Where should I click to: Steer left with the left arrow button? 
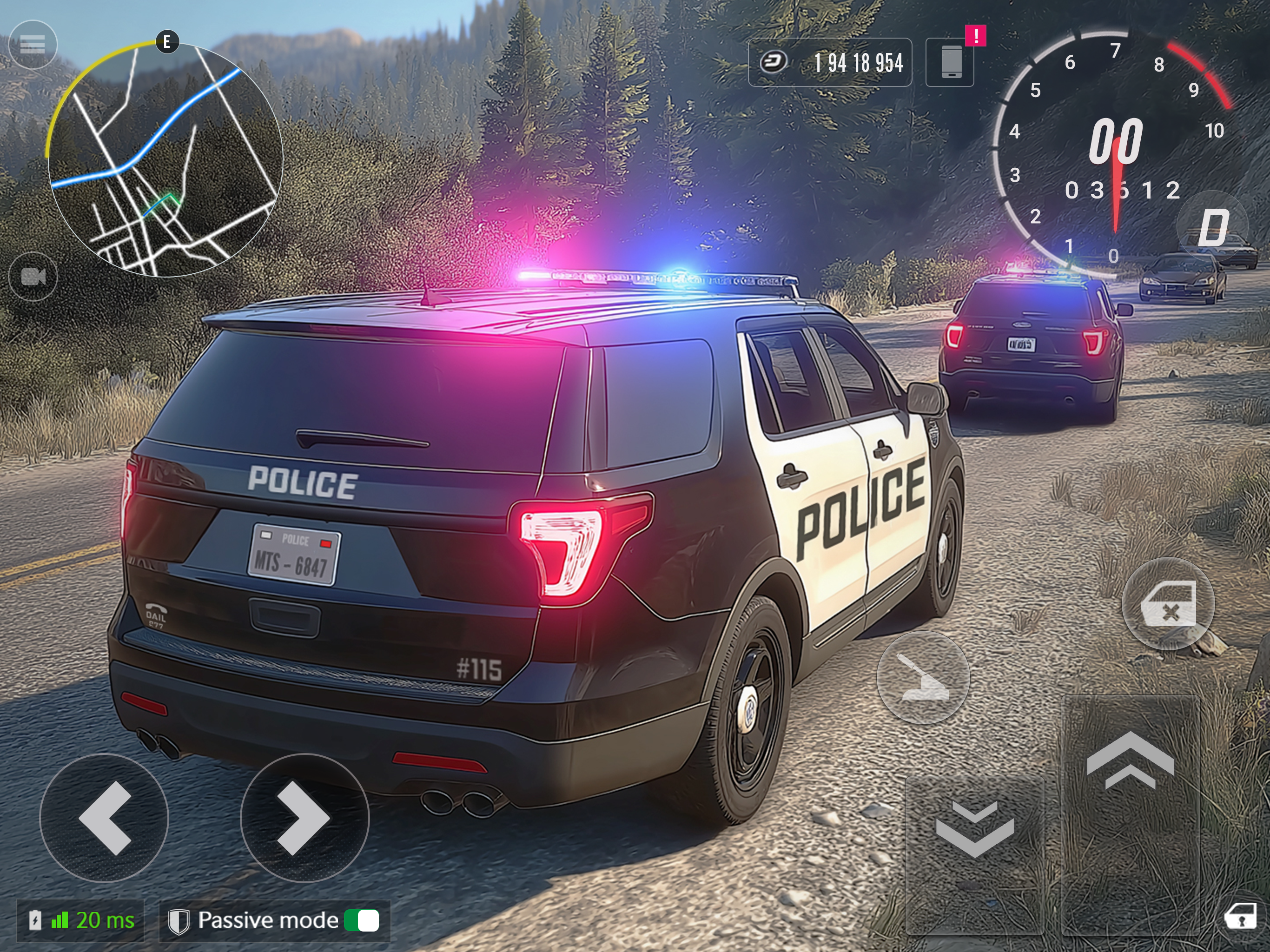click(104, 818)
